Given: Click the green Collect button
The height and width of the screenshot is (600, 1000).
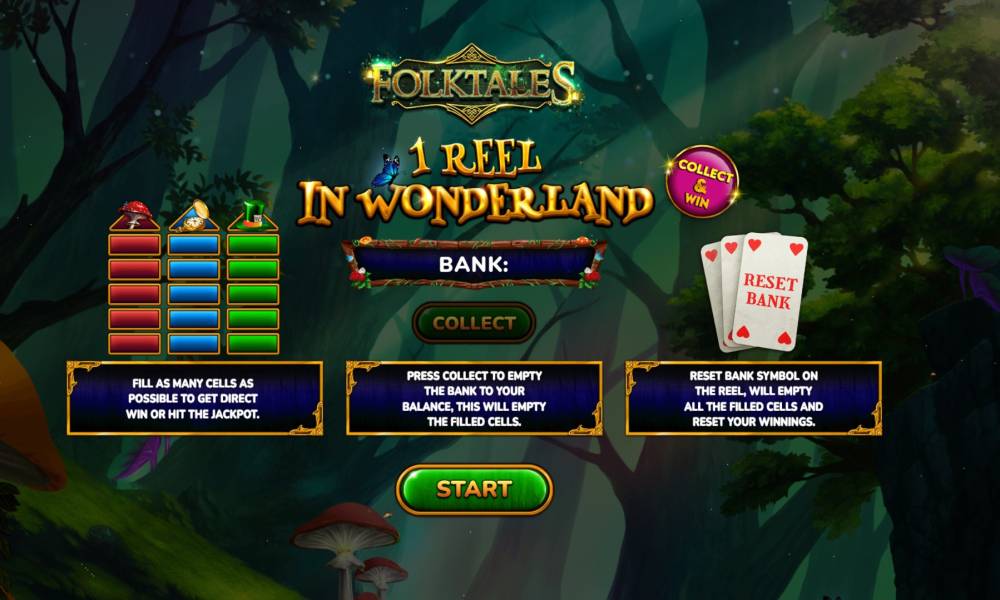Looking at the screenshot, I should (474, 323).
